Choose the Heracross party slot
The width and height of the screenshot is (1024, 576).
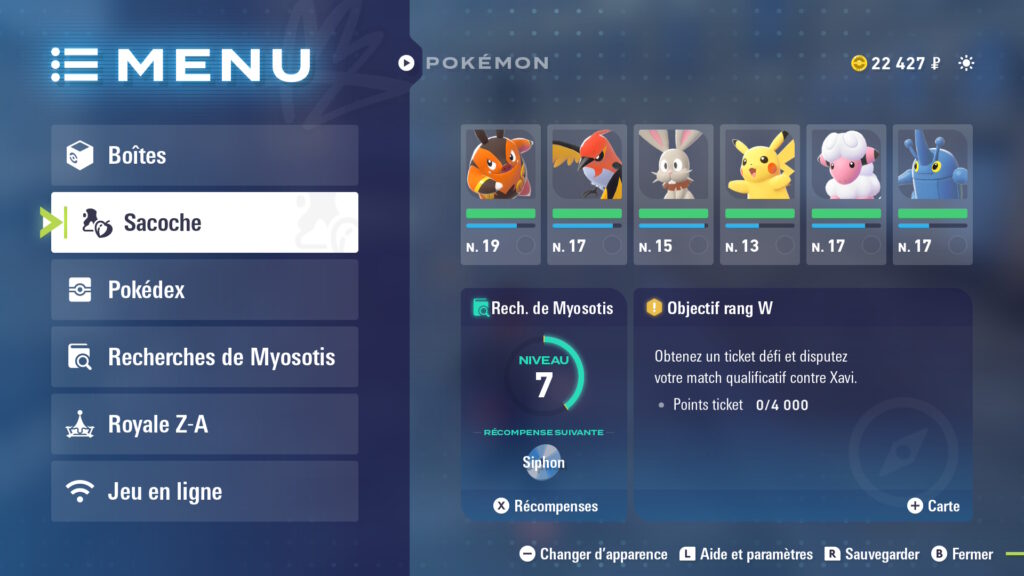pyautogui.click(x=932, y=194)
